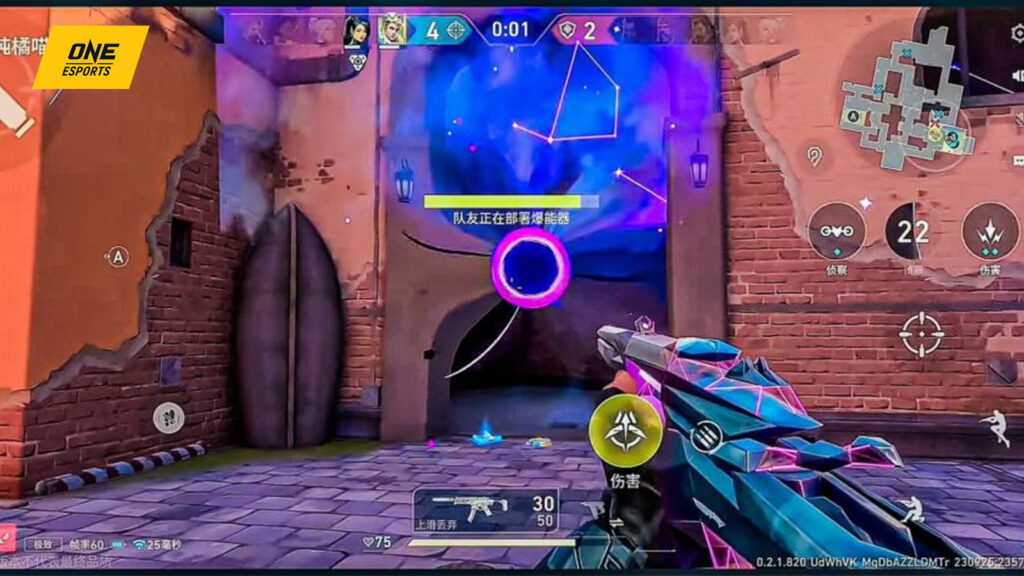This screenshot has width=1024, height=576.
Task: Tap the circled A button
Action: coord(118,257)
